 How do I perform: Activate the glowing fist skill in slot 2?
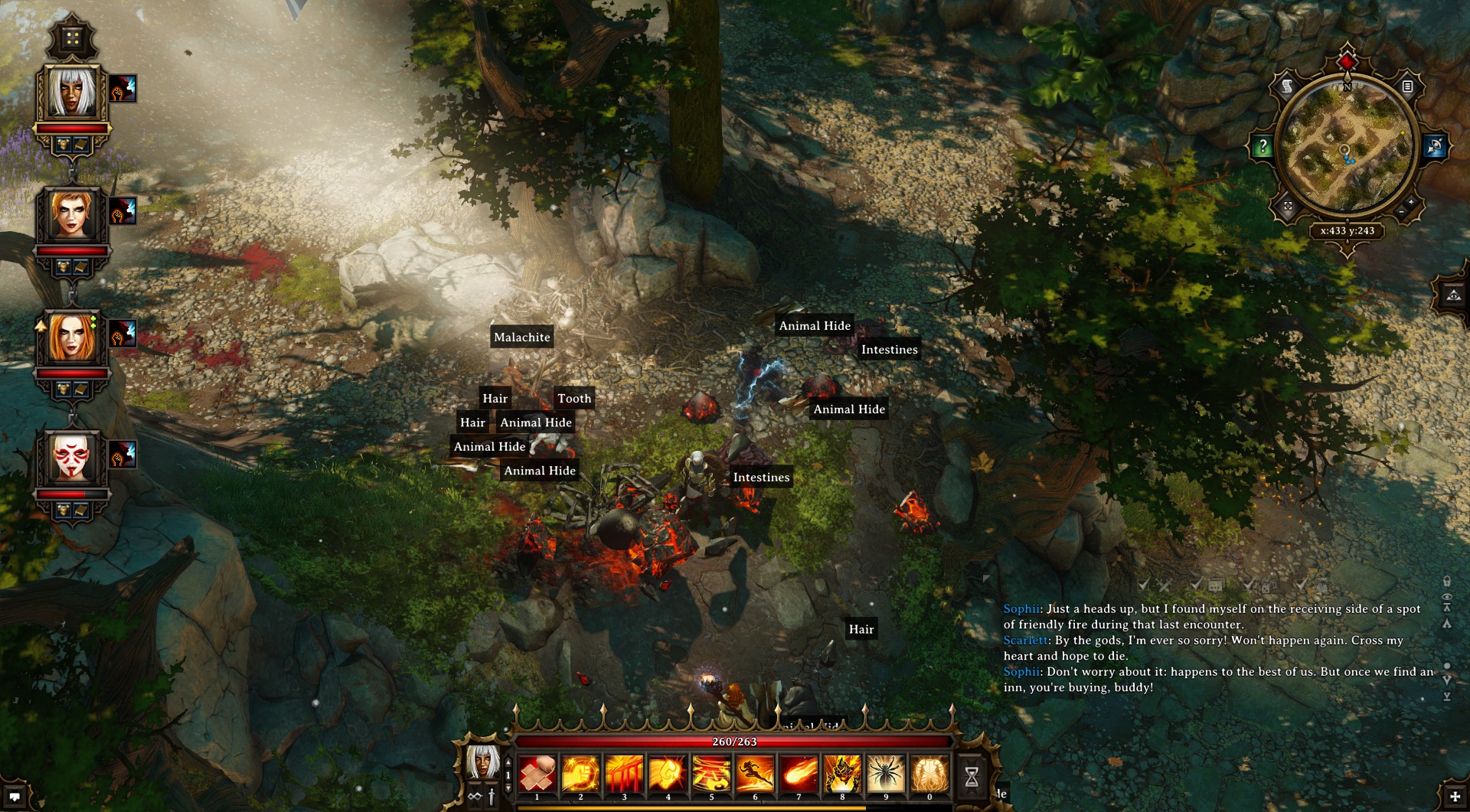[x=580, y=774]
